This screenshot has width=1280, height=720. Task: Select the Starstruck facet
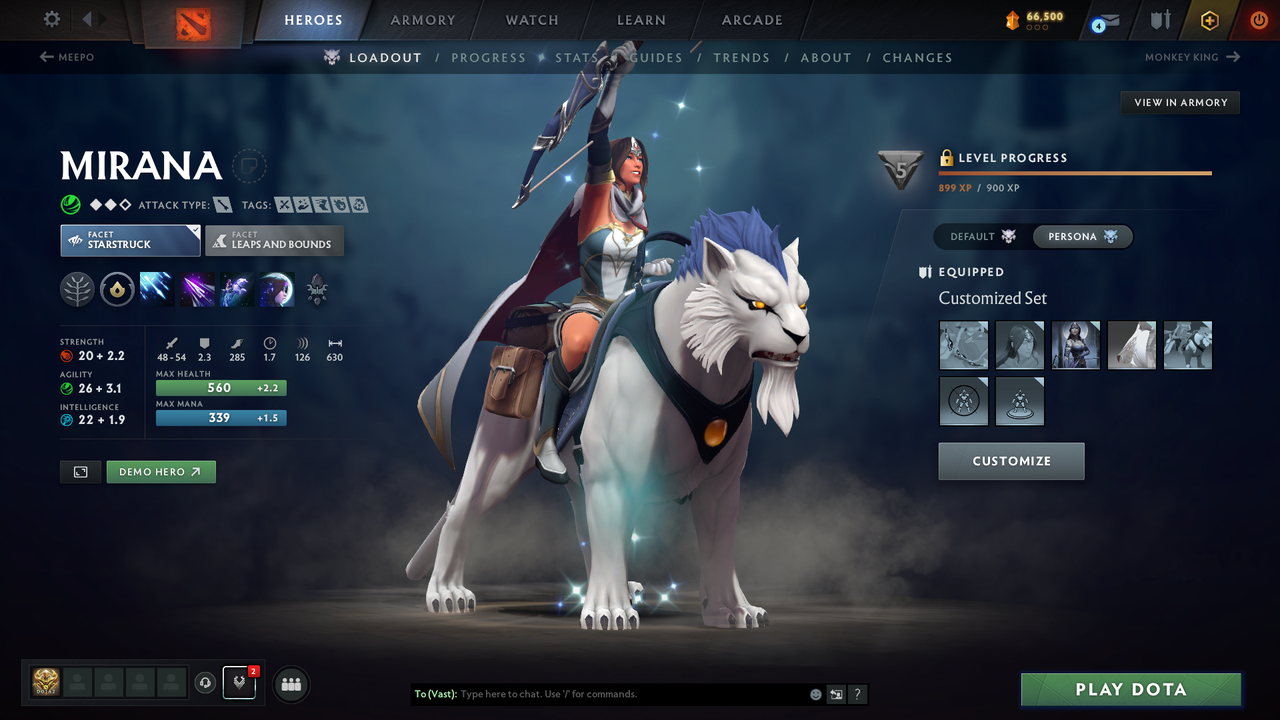point(130,240)
